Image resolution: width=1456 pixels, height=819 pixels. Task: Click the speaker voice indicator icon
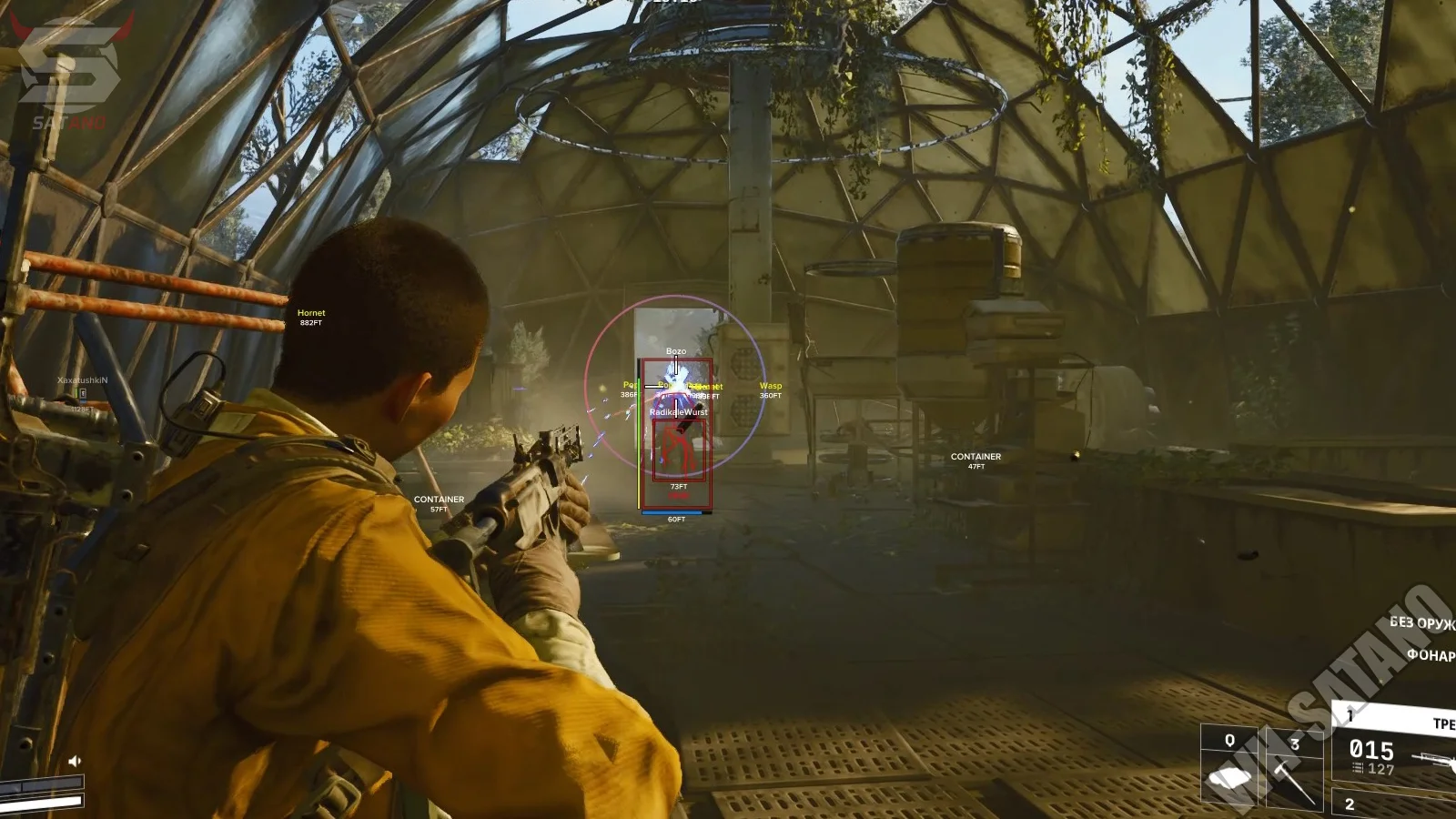(x=75, y=761)
